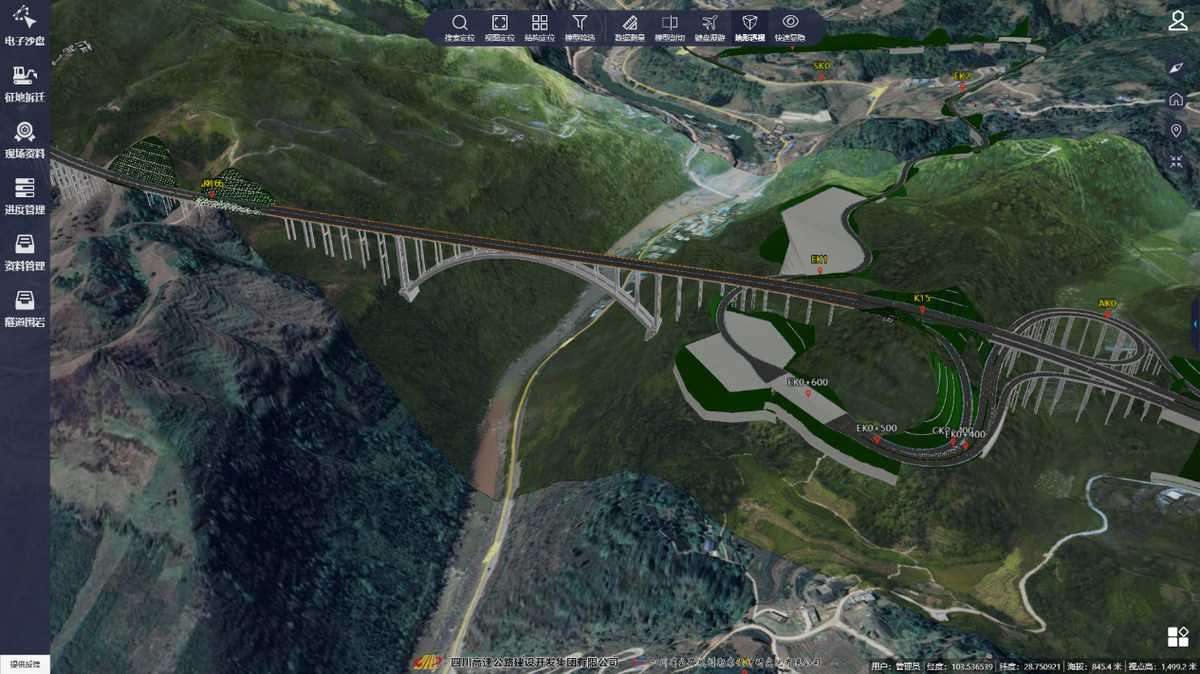Select the 模型筛选 funnel filter
The image size is (1200, 674).
coord(579,27)
